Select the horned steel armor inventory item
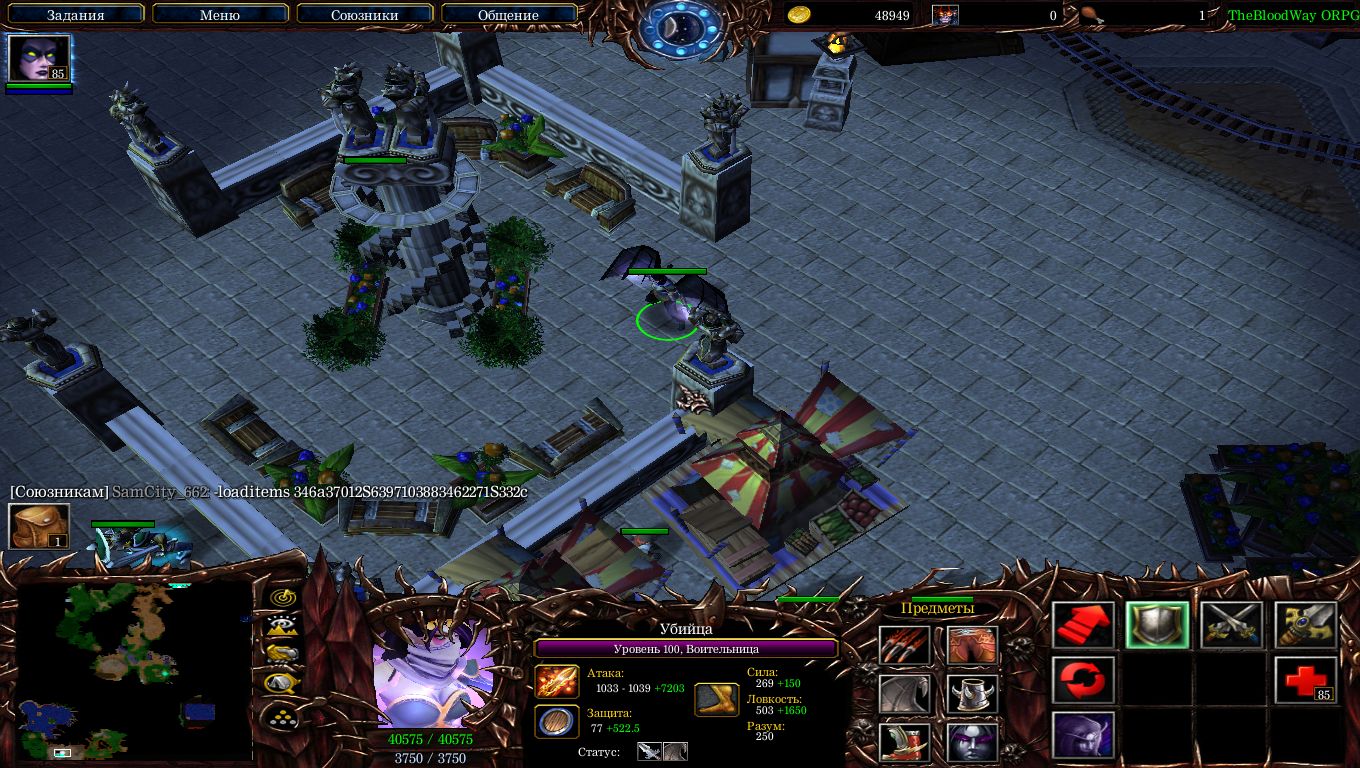This screenshot has height=768, width=1360. tap(972, 693)
